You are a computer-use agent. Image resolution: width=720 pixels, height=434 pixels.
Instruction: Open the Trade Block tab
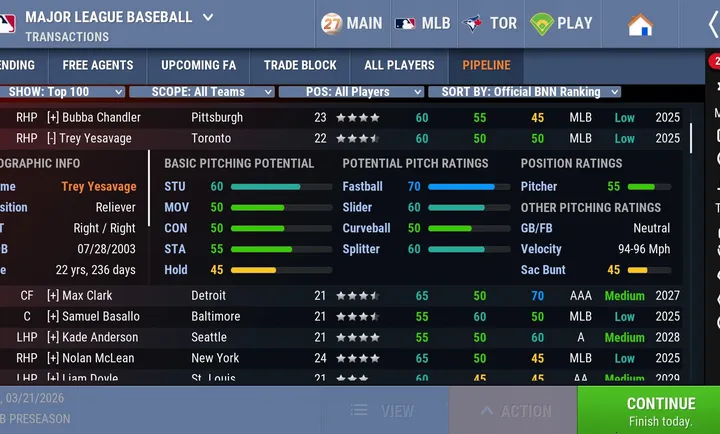(x=300, y=65)
